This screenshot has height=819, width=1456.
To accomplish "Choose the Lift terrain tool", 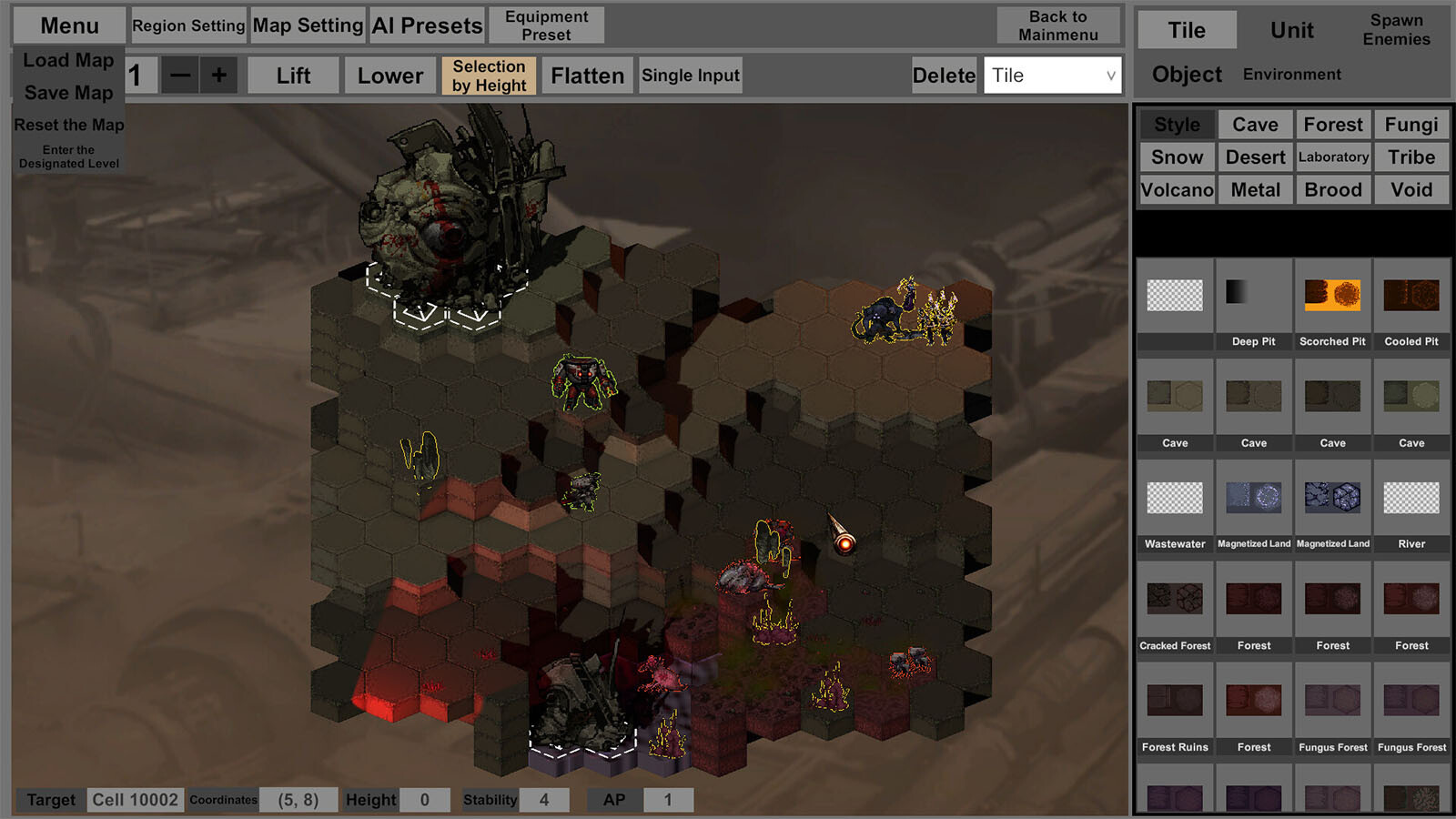I will tap(293, 76).
